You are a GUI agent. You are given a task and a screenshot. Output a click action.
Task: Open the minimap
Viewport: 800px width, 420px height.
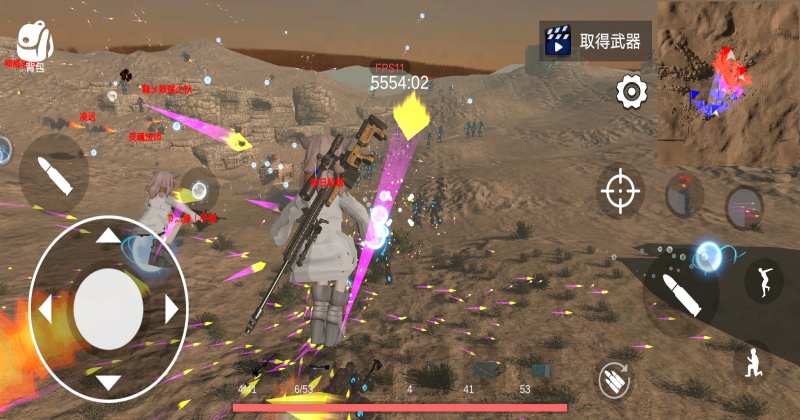(728, 82)
